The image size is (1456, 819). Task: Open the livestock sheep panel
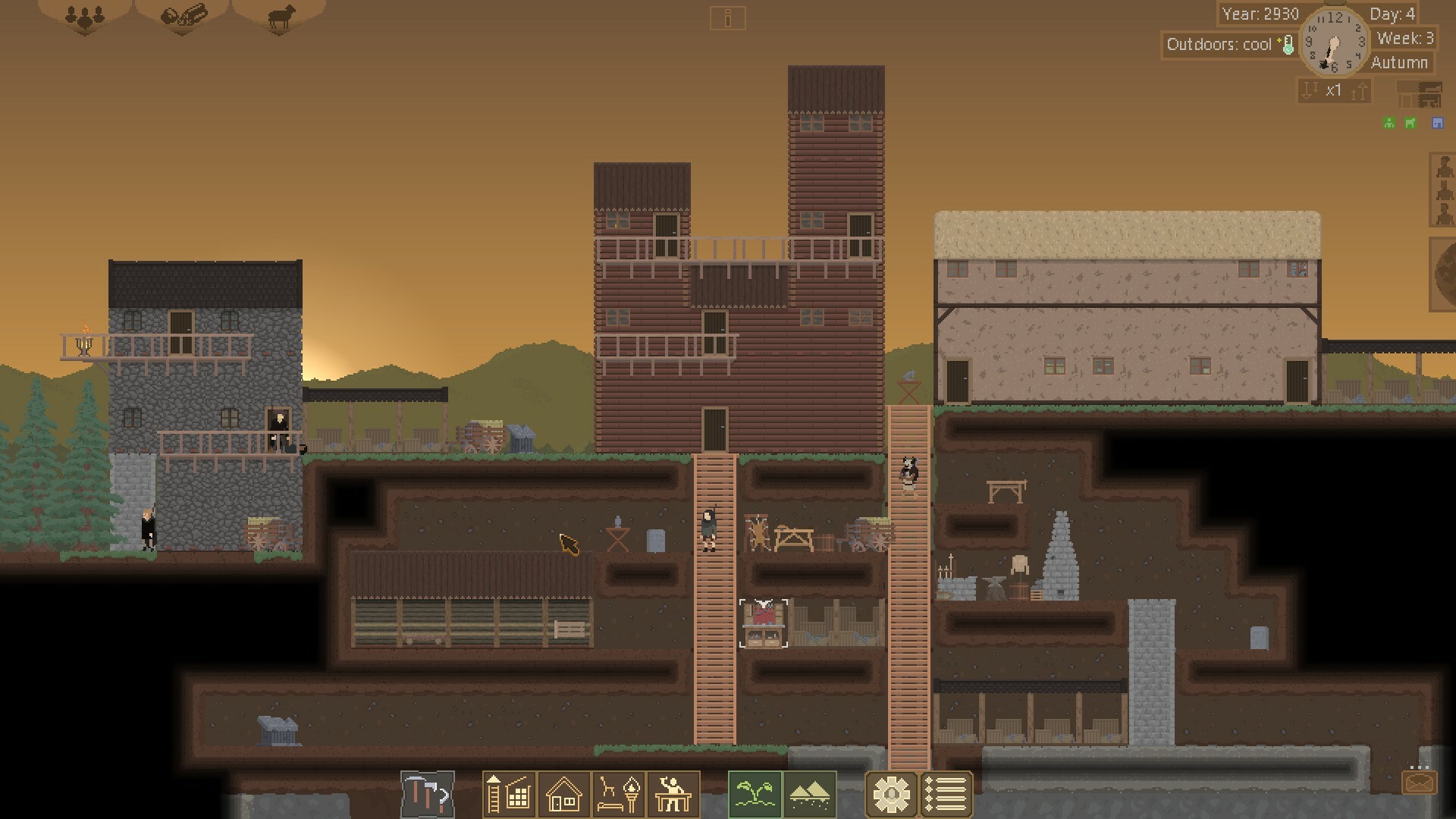point(279,17)
